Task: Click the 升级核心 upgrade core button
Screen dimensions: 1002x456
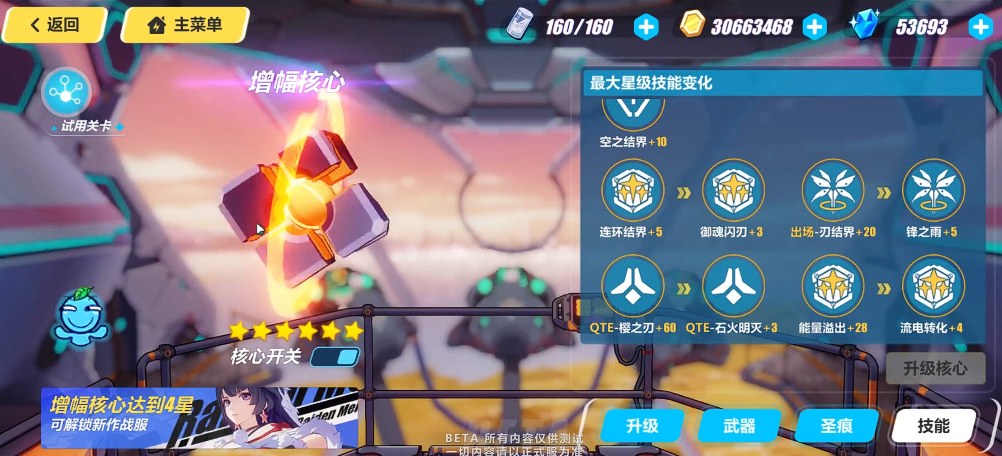Action: coord(935,368)
